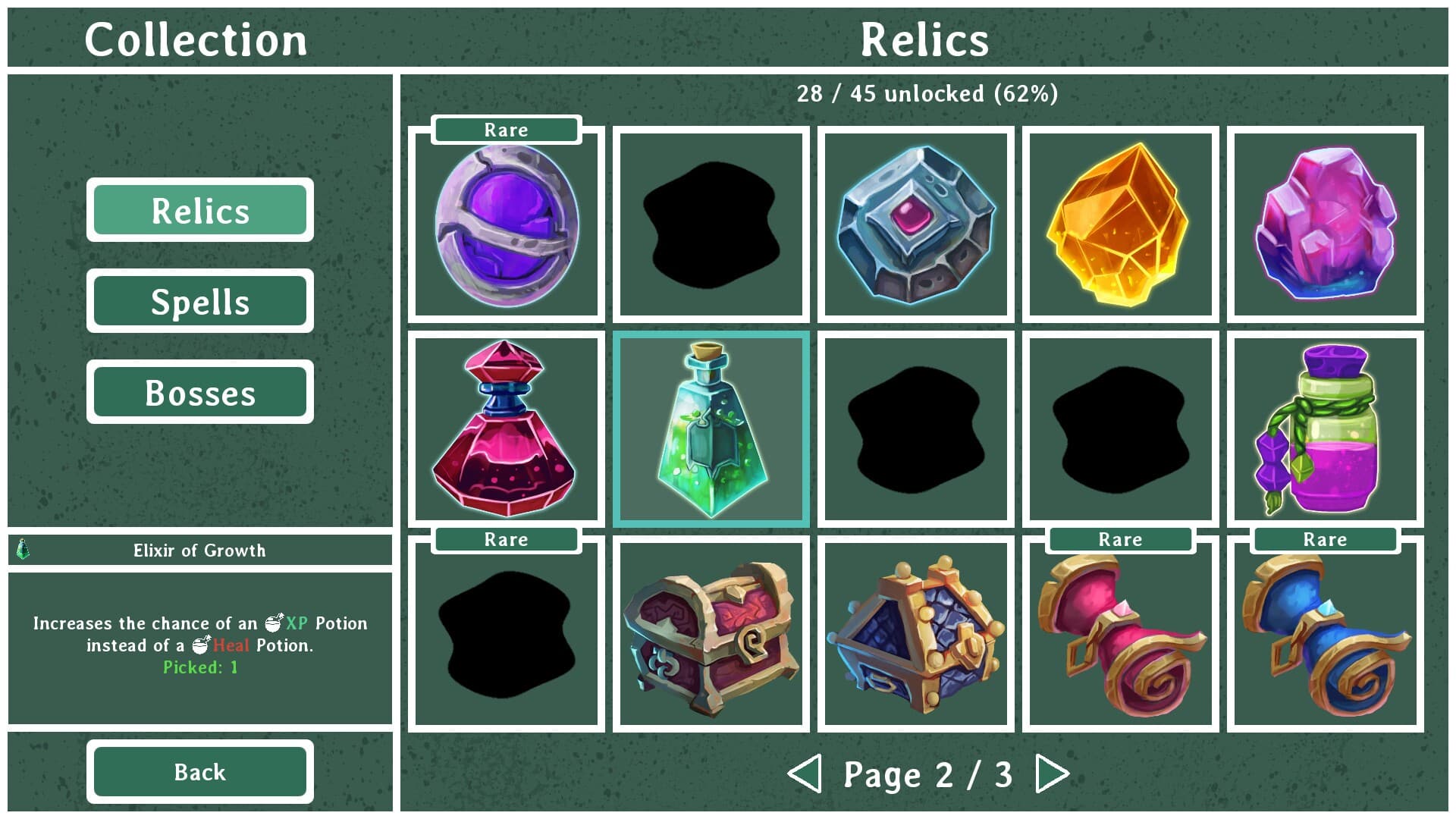Switch to the Bosses category
Viewport: 1456px width, 819px height.
pyautogui.click(x=200, y=392)
